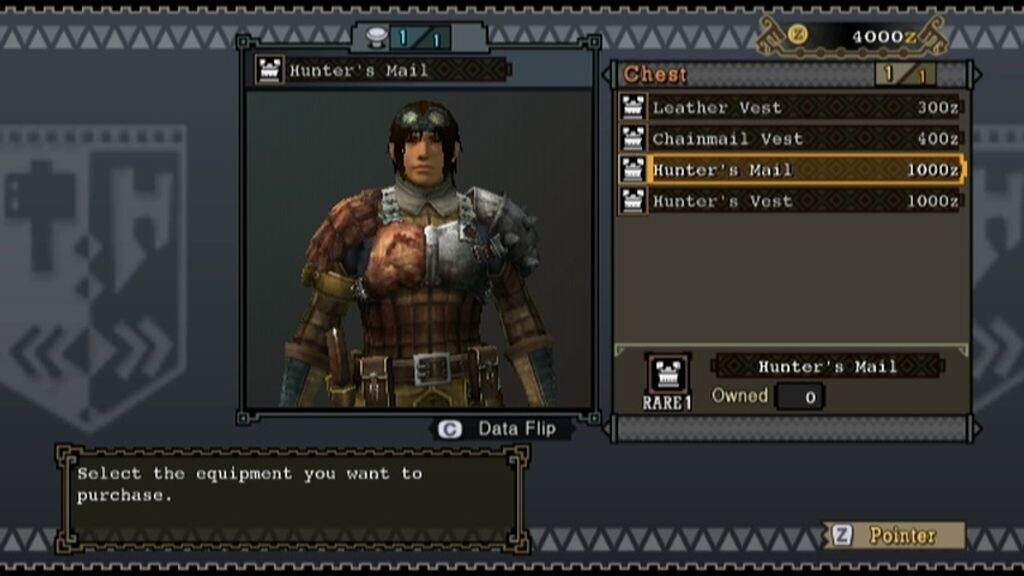1024x576 pixels.
Task: Go to next Chest page arrow
Action: point(976,75)
